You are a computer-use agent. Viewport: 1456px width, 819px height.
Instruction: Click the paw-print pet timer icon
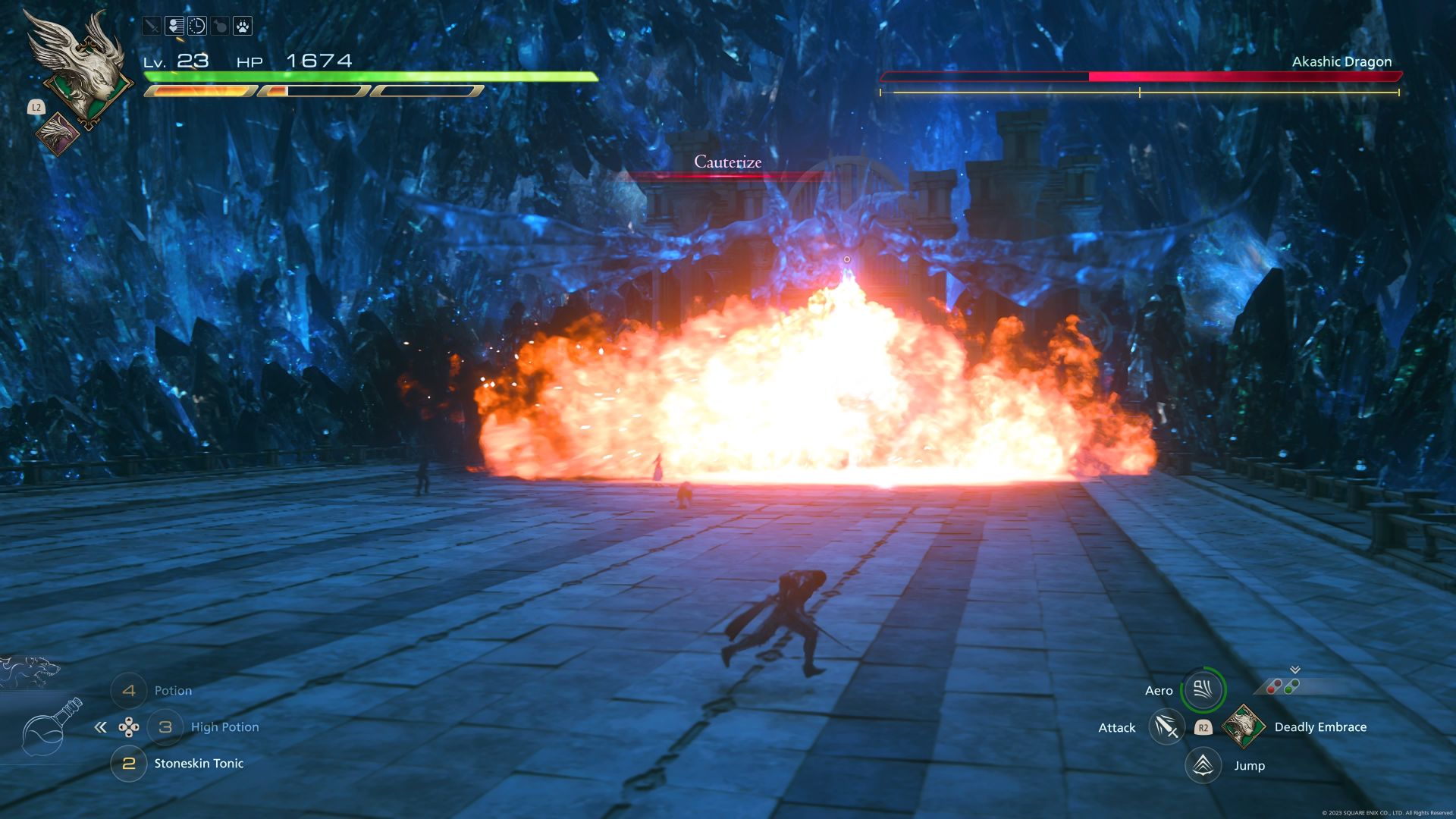244,25
